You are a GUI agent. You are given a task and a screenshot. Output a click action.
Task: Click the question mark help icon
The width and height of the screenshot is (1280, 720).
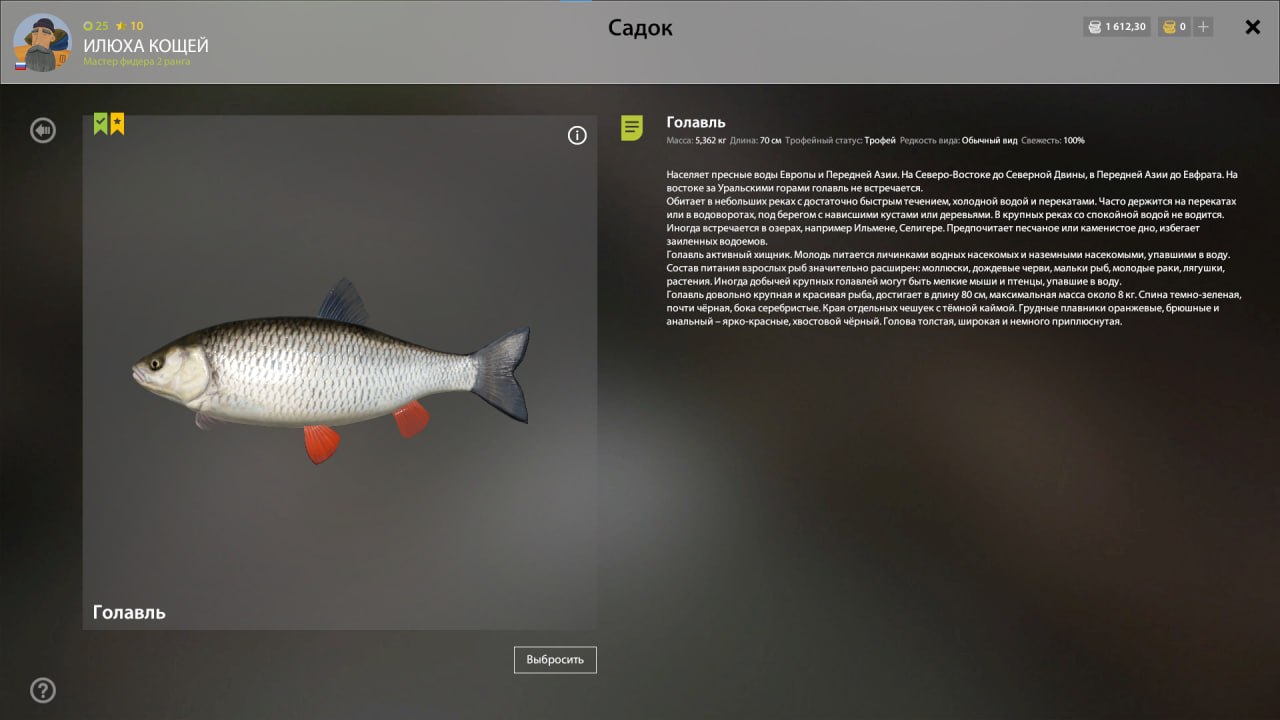(x=42, y=690)
